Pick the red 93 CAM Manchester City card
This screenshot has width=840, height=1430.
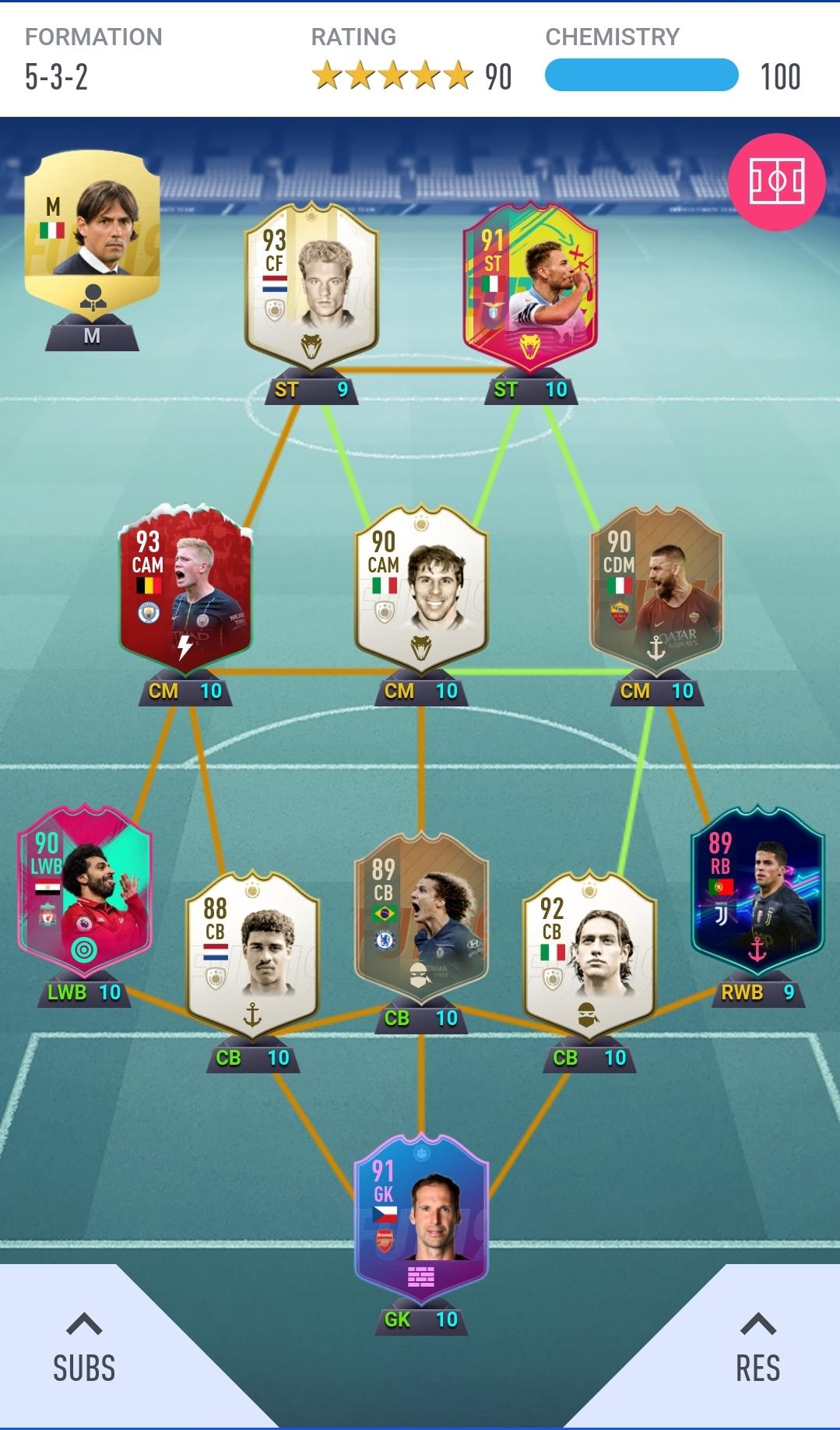pos(185,588)
